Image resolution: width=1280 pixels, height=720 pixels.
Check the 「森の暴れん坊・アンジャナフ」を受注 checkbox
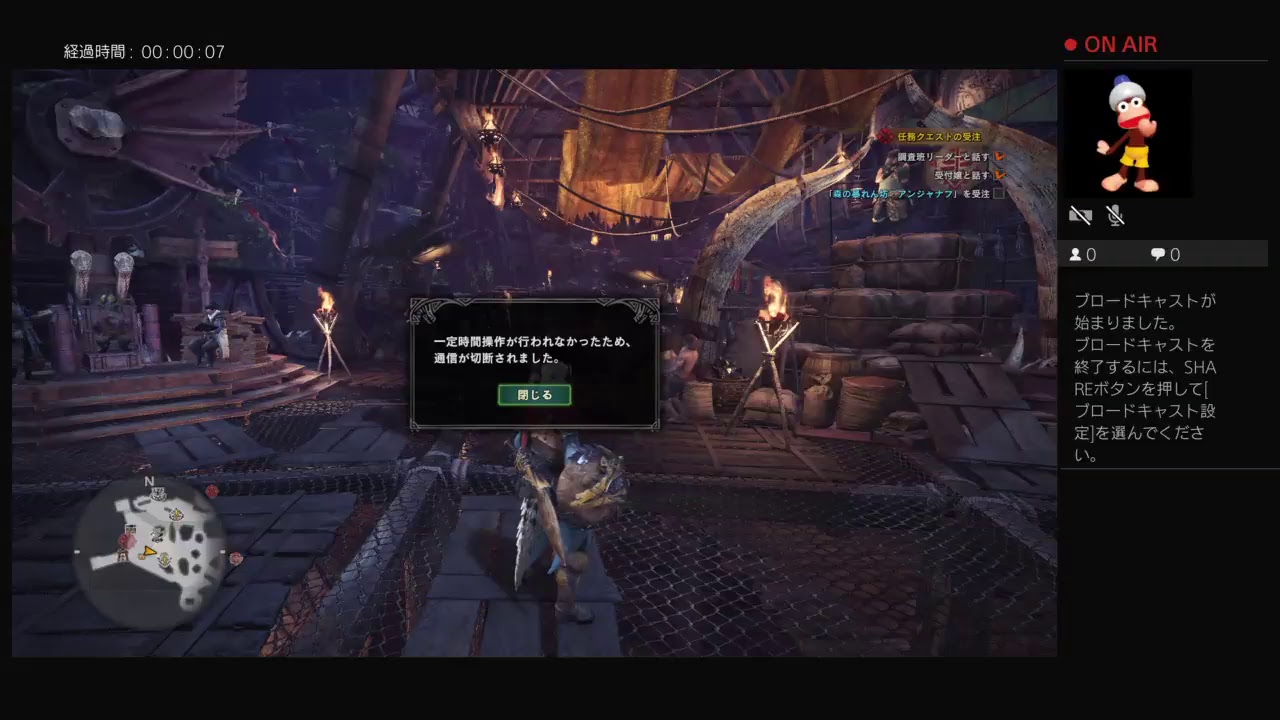click(997, 194)
